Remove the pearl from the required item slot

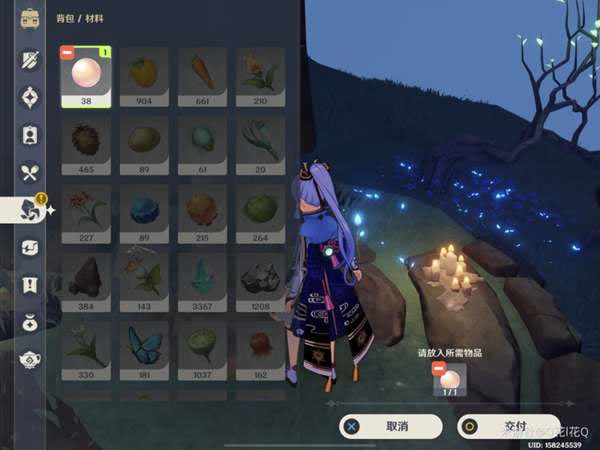(437, 368)
